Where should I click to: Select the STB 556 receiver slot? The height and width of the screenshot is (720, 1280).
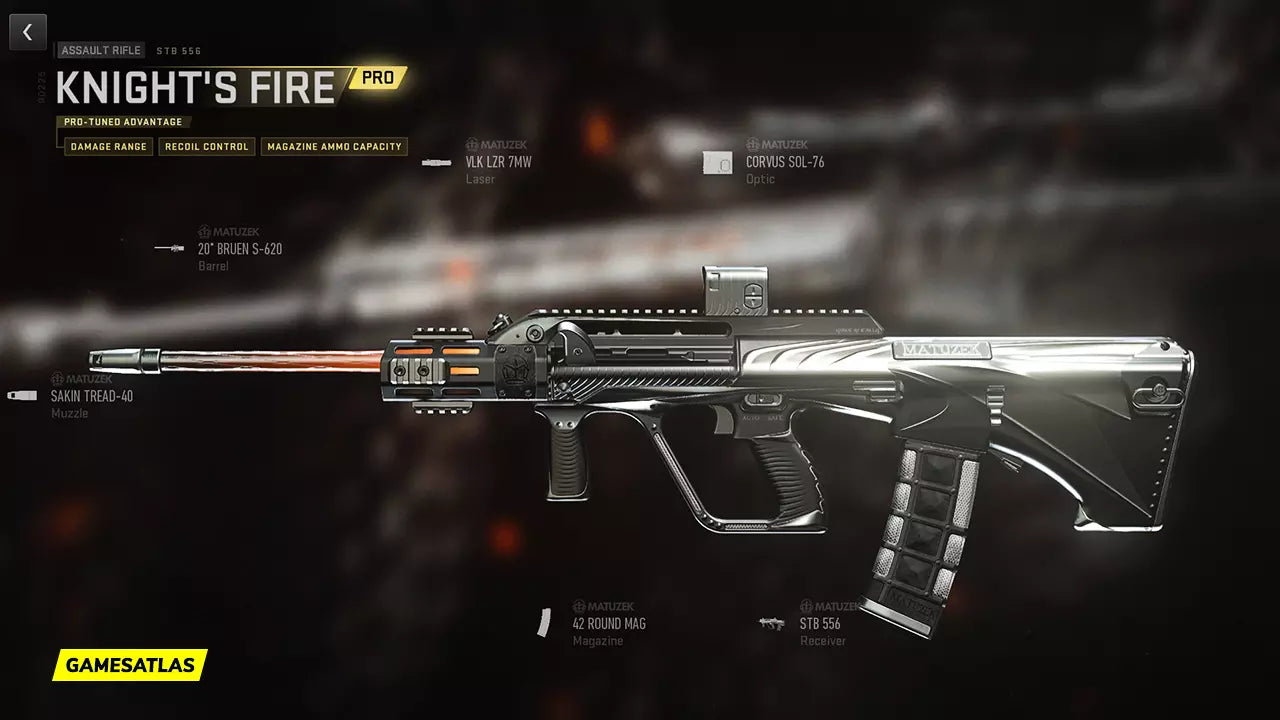(x=819, y=624)
